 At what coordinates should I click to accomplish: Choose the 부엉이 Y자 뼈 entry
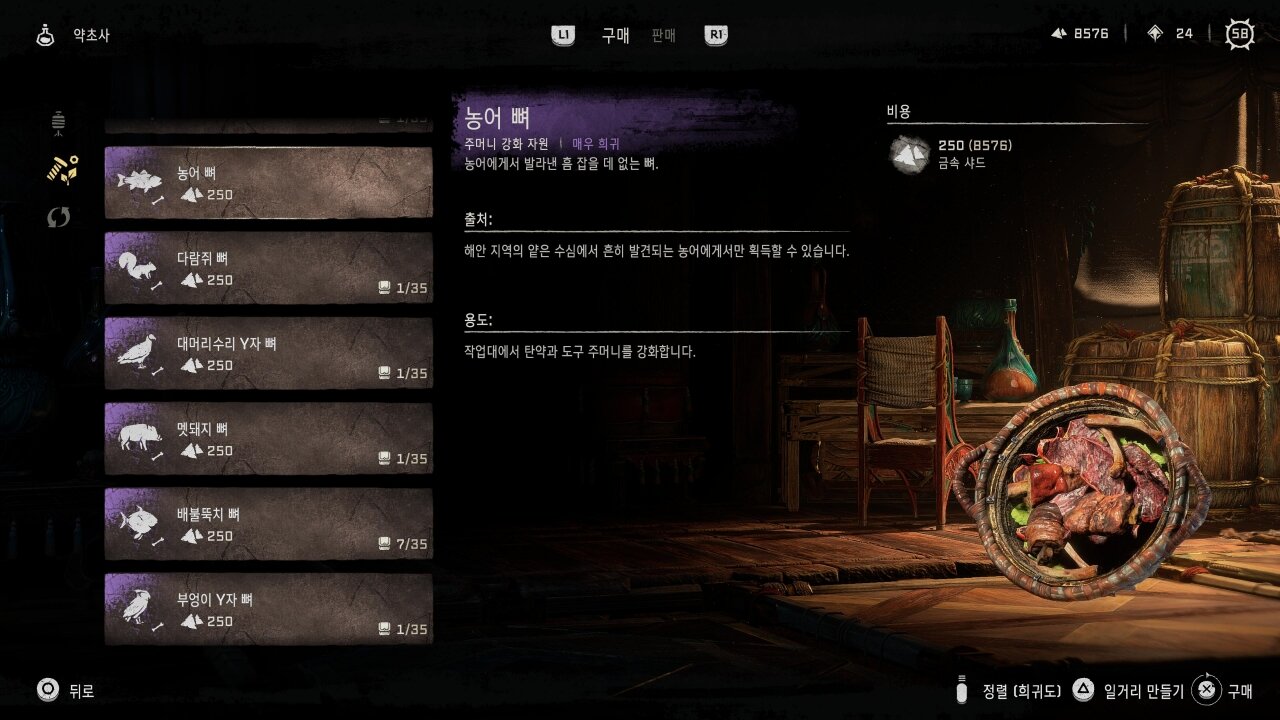(268, 609)
